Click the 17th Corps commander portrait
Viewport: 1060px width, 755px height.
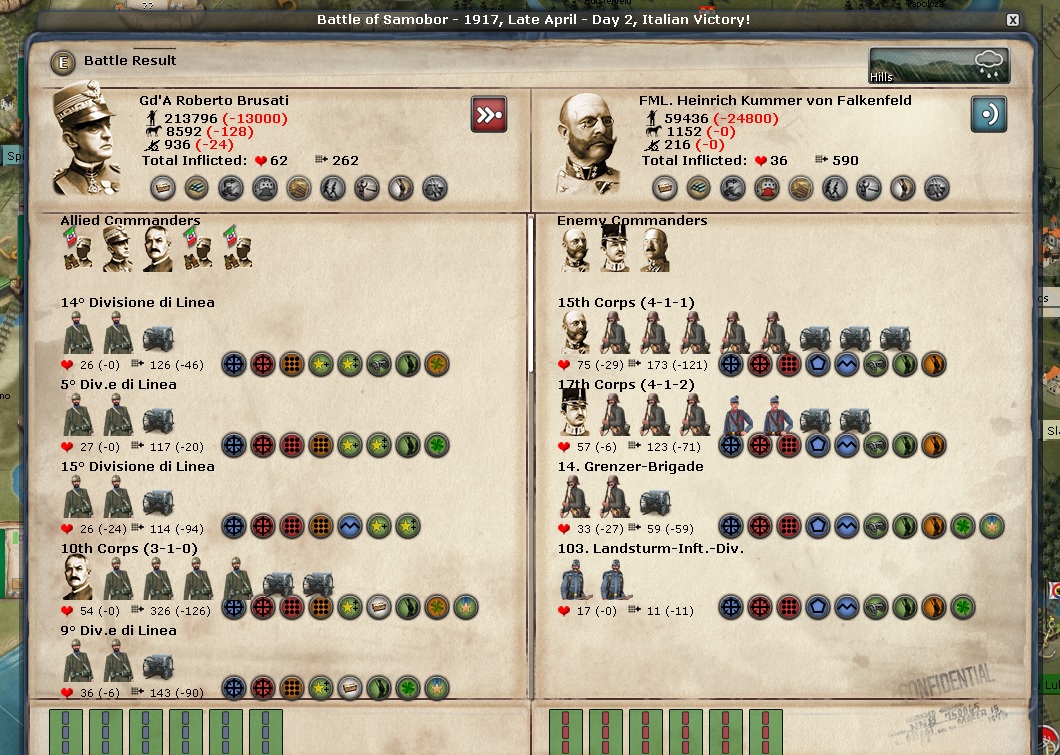click(x=576, y=413)
